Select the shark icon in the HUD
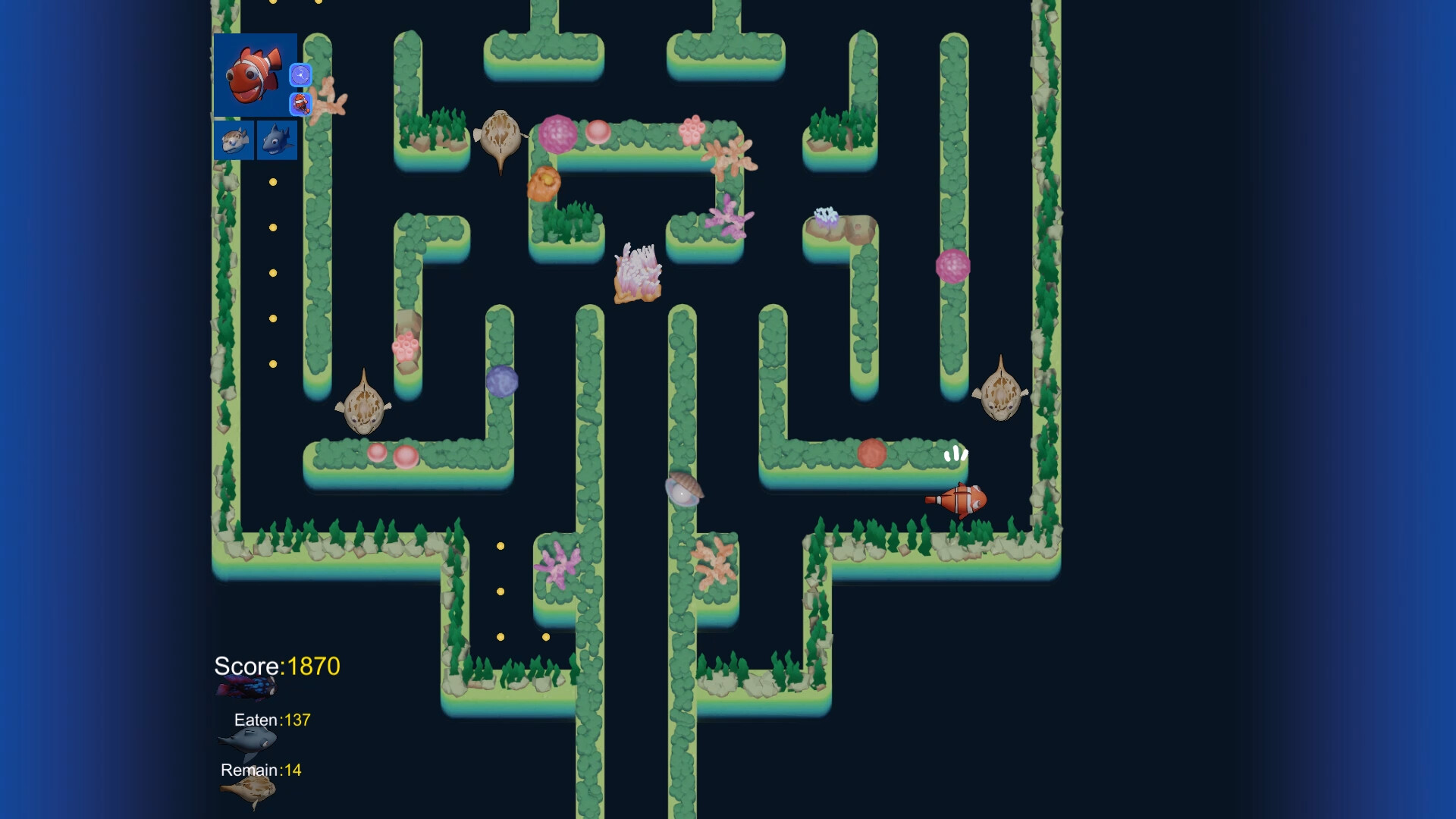 point(278,140)
